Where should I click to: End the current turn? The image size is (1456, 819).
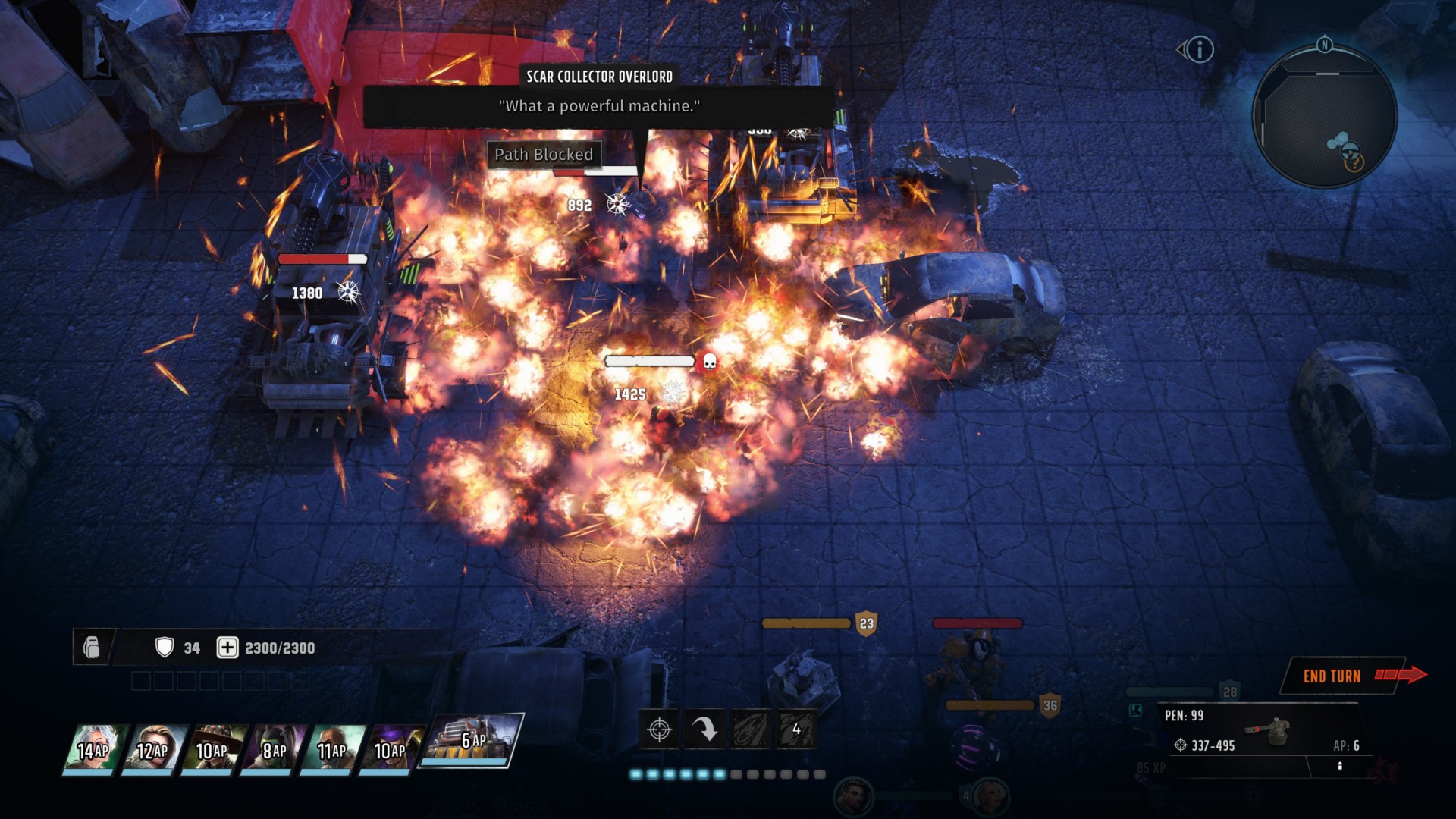[1342, 676]
